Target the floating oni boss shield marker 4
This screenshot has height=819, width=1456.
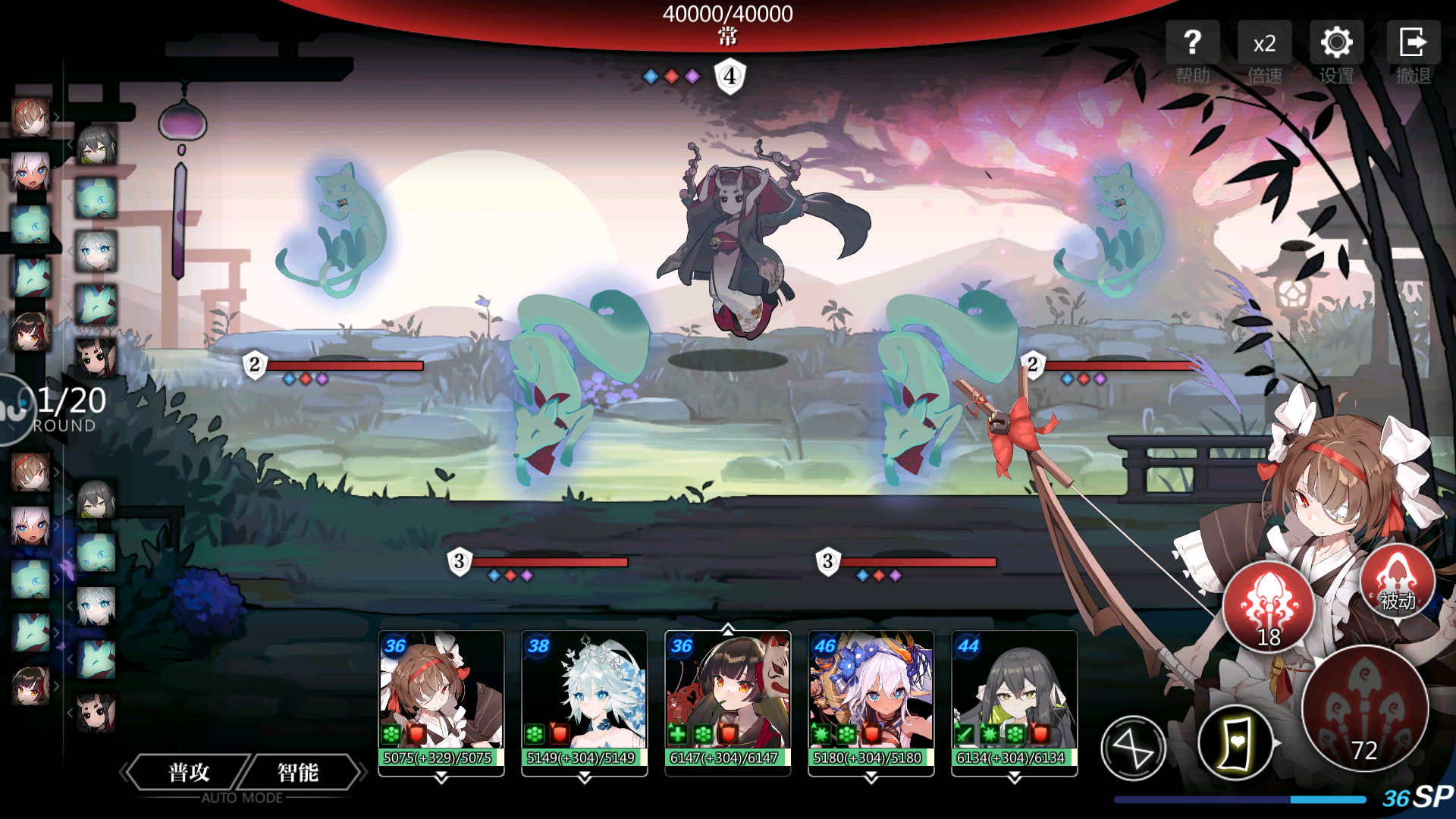click(730, 76)
